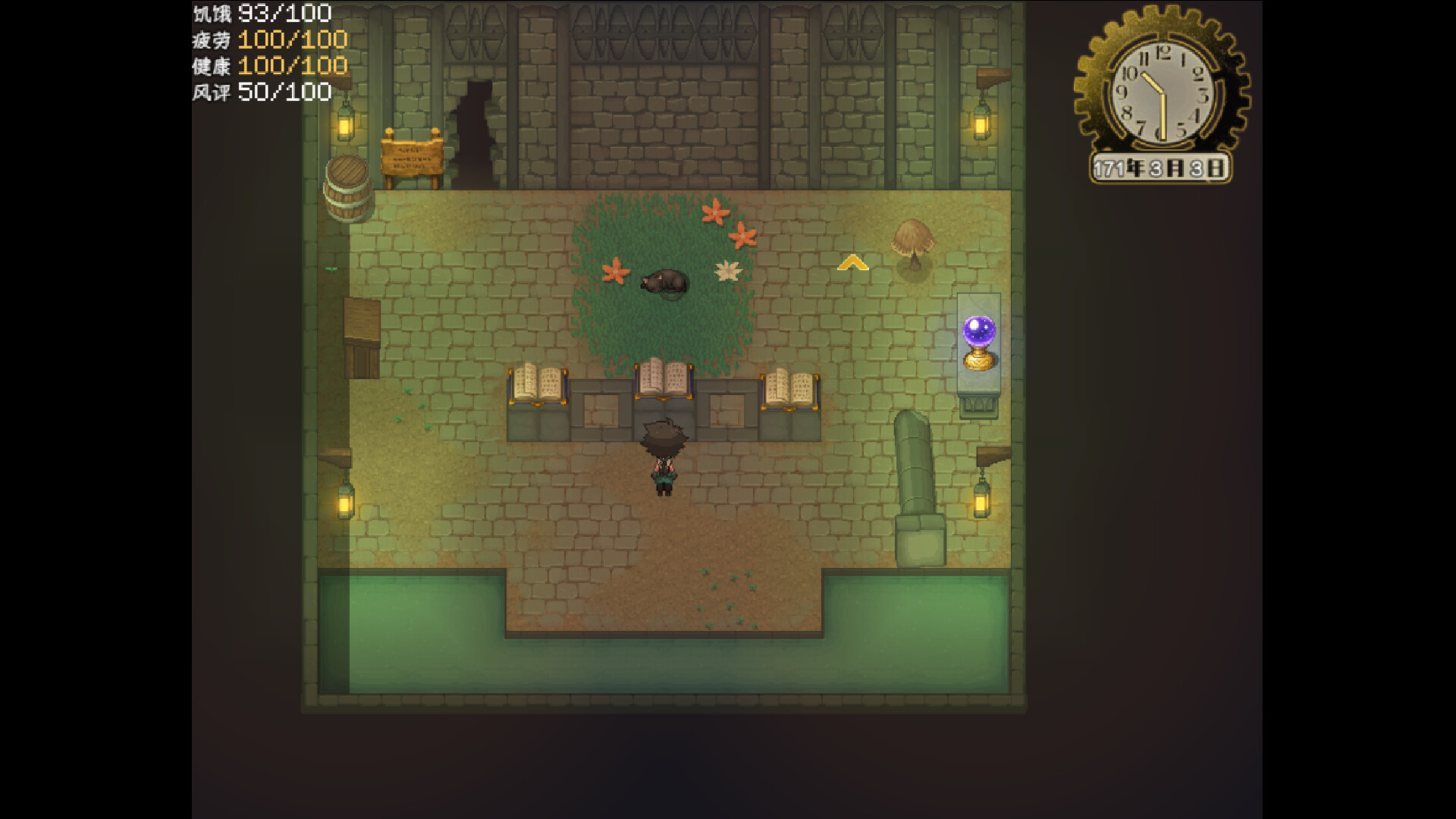Read the wooden sign near the barrel

pos(412,157)
